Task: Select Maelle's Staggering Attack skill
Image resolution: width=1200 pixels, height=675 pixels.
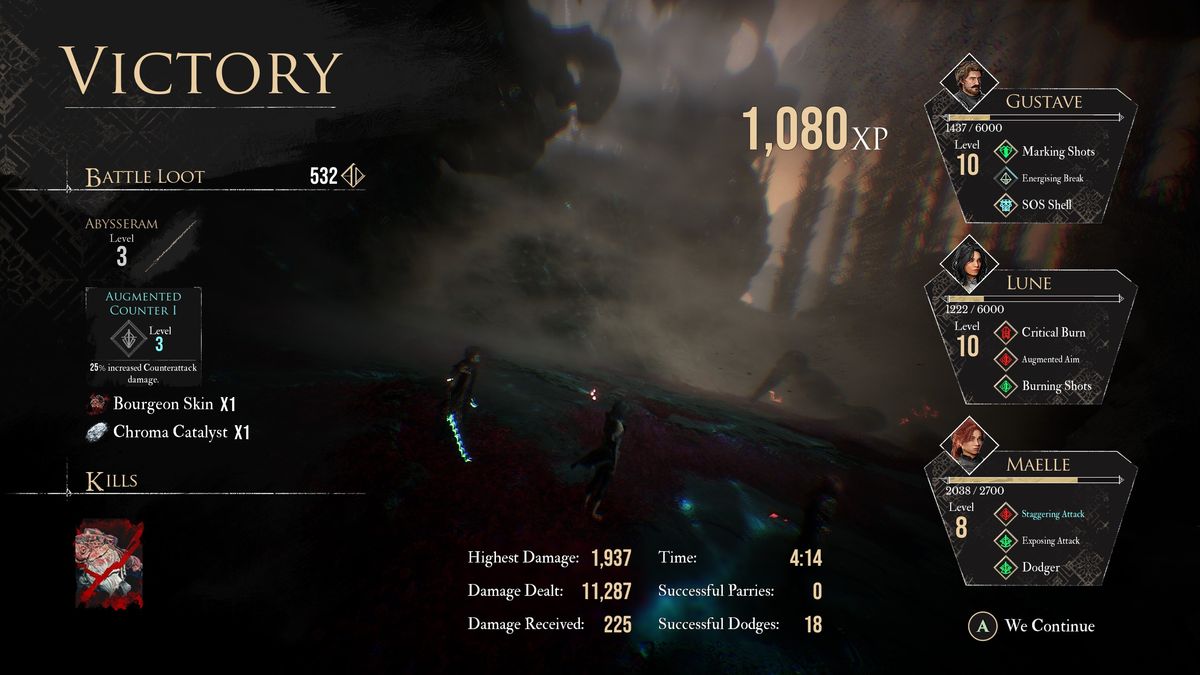Action: coord(1052,514)
